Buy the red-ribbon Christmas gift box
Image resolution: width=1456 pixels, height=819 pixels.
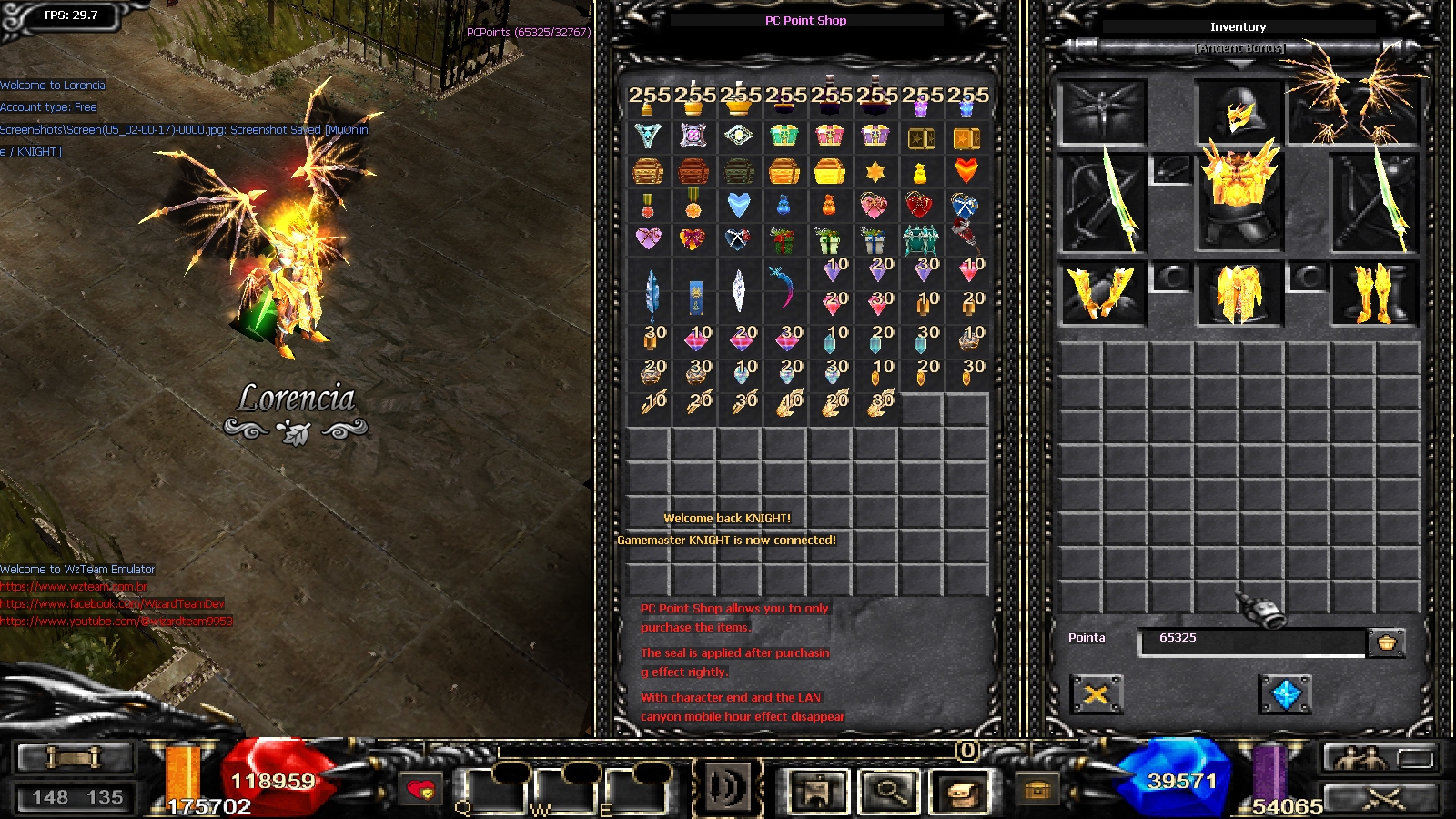[783, 240]
